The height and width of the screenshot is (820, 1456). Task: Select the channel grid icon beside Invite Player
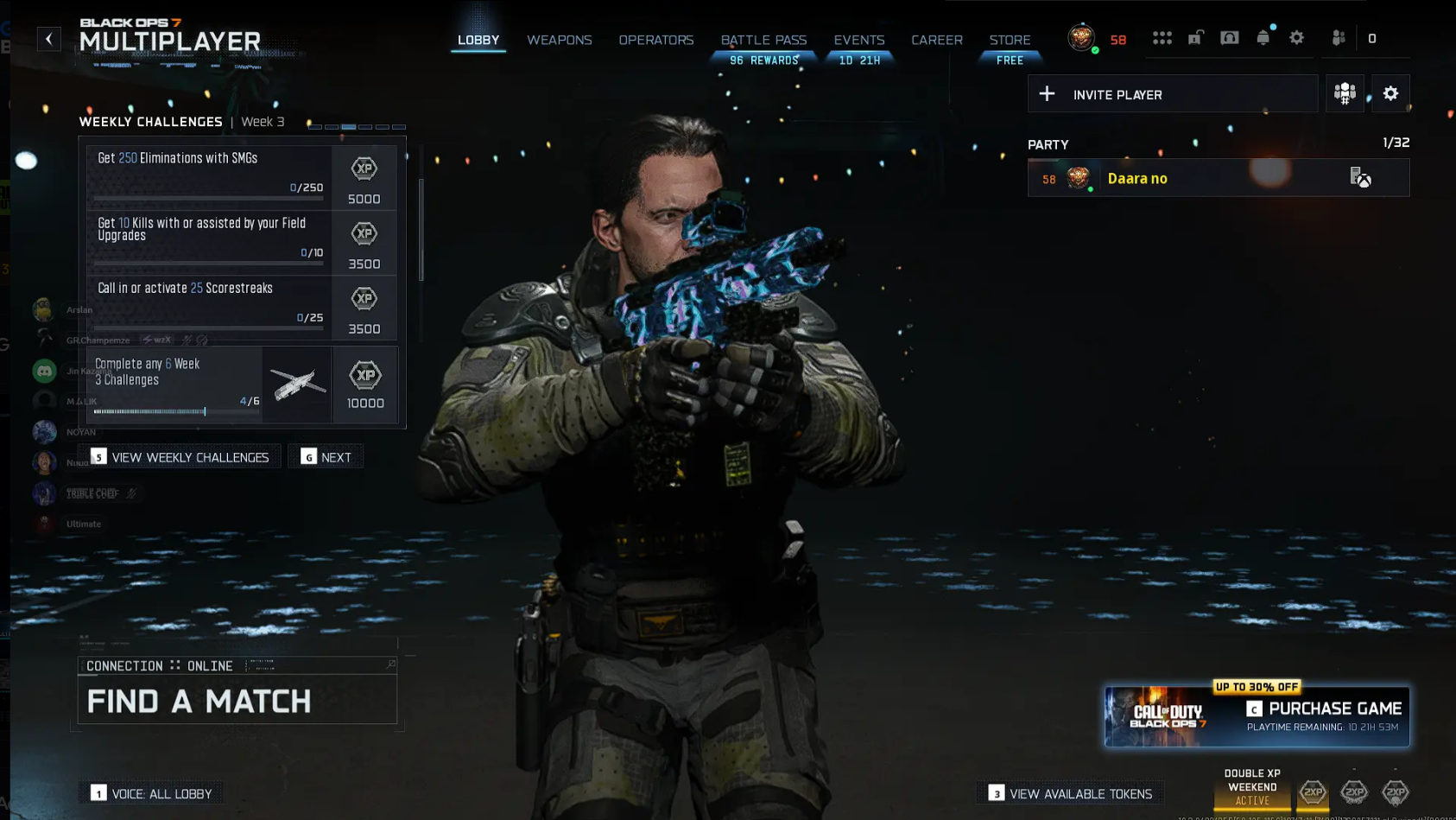pyautogui.click(x=1345, y=92)
